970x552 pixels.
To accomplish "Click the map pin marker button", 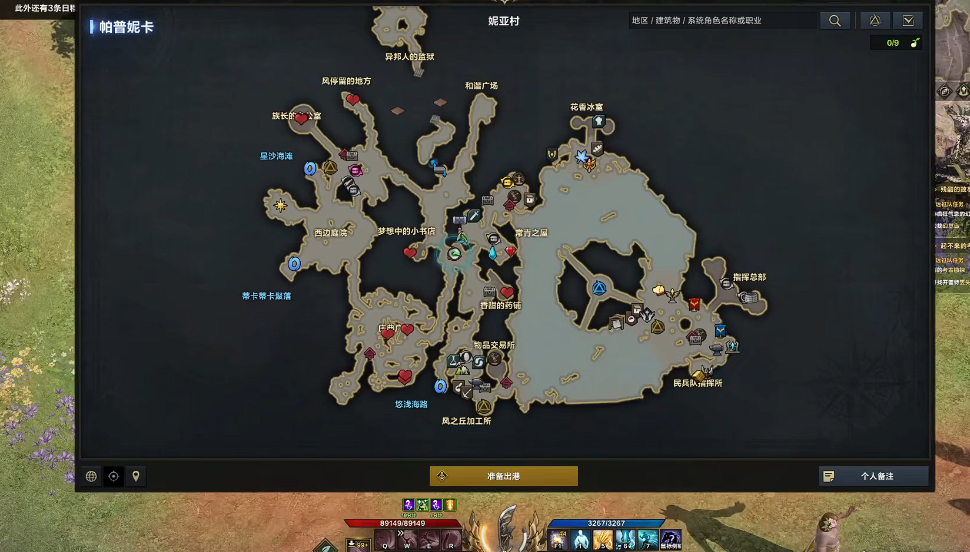I will tap(135, 476).
